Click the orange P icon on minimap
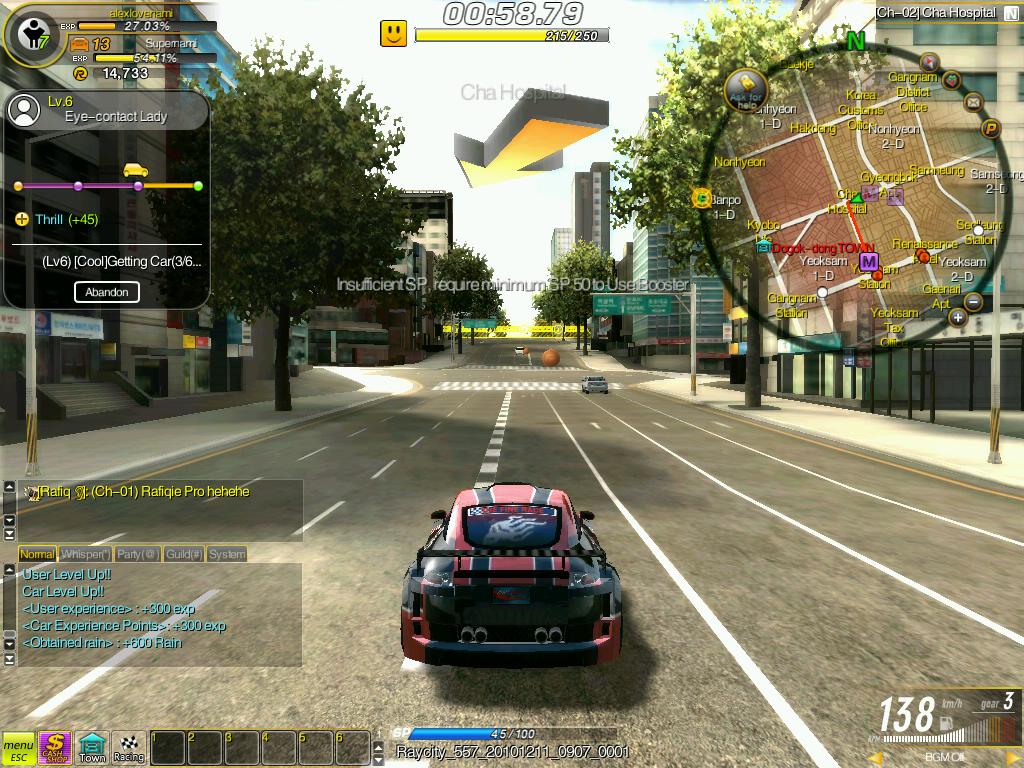The height and width of the screenshot is (768, 1024). (x=991, y=128)
